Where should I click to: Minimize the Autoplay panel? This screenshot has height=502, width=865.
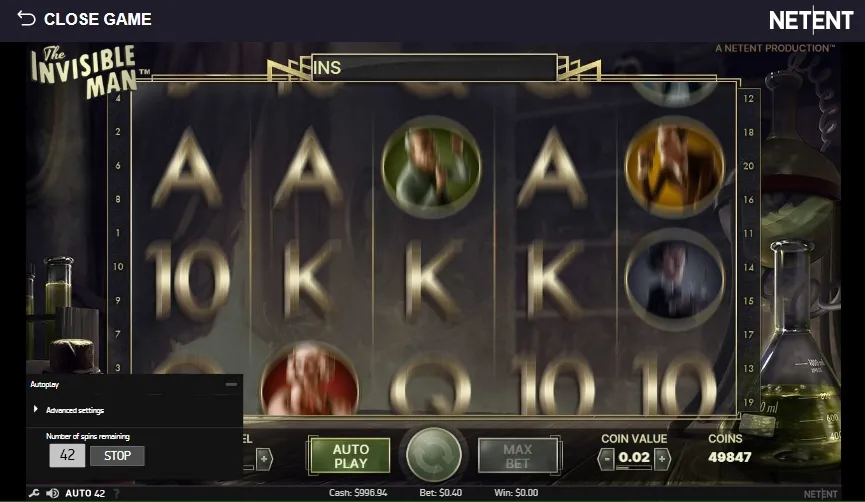[x=232, y=384]
